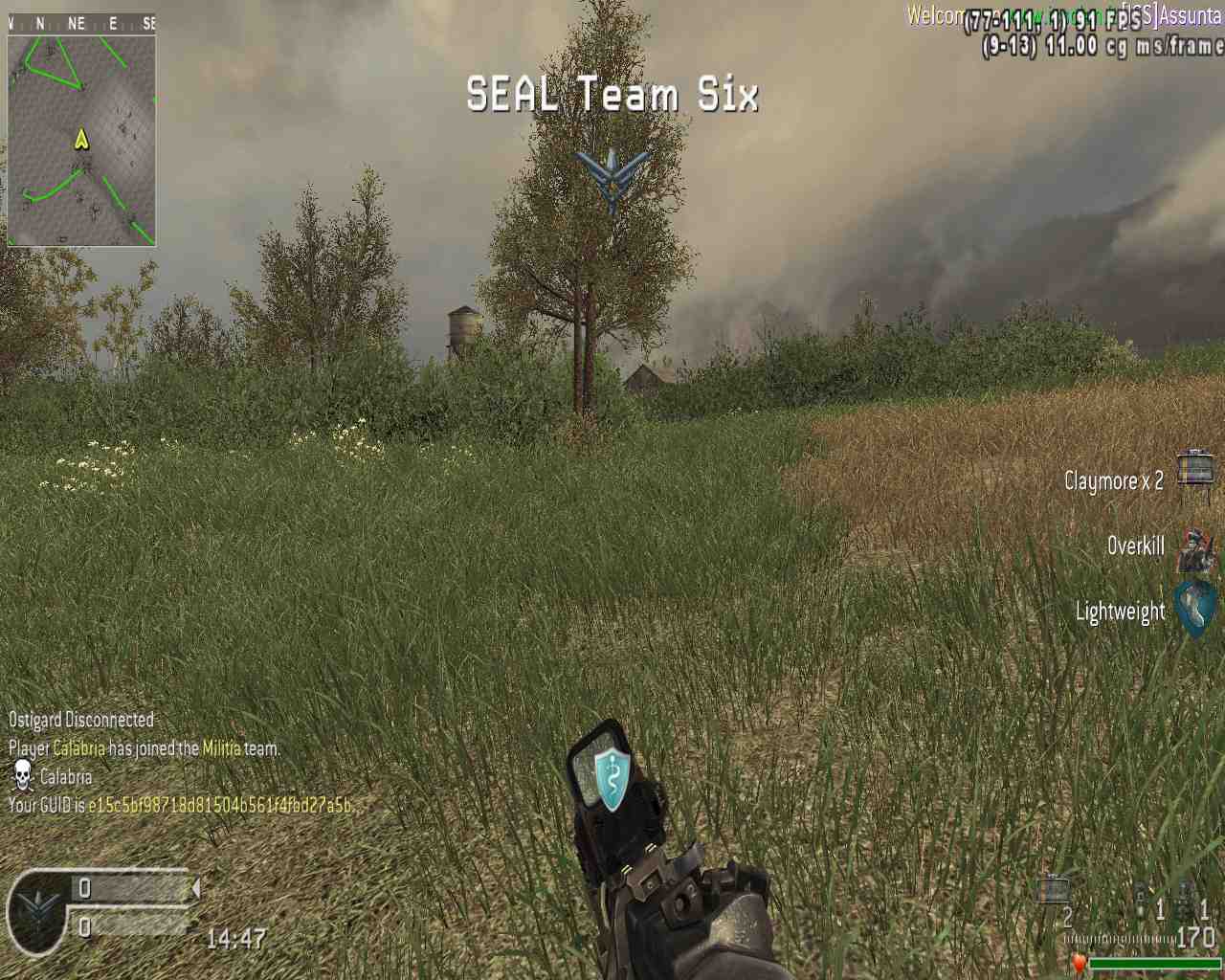Viewport: 1225px width, 980px height.
Task: Select the Claymore x 2 perk icon
Action: click(1194, 469)
